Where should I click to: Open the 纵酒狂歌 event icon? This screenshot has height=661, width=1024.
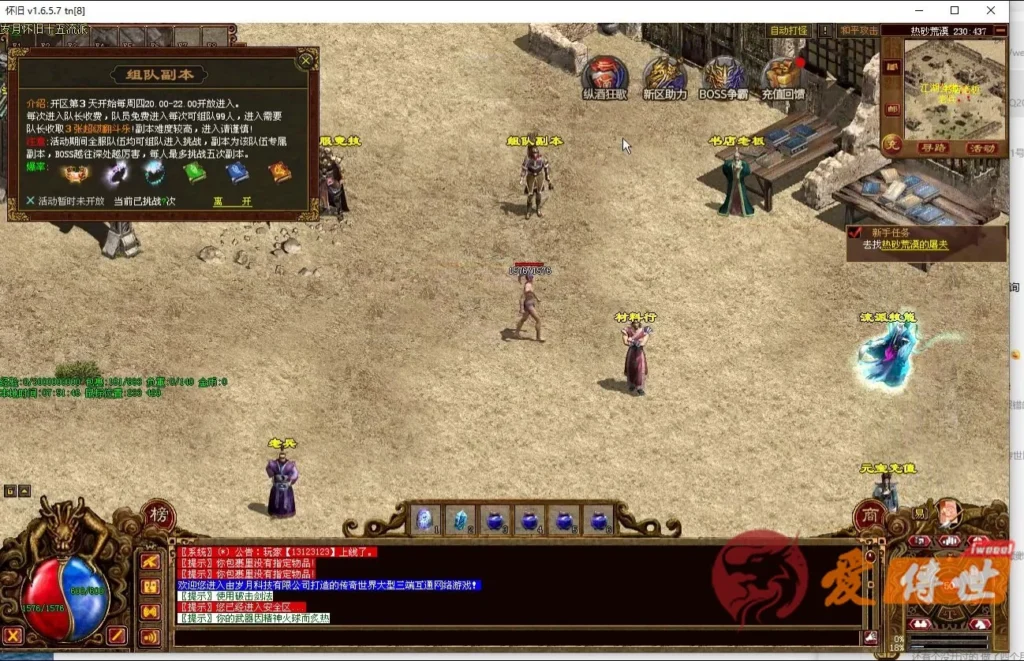point(605,75)
